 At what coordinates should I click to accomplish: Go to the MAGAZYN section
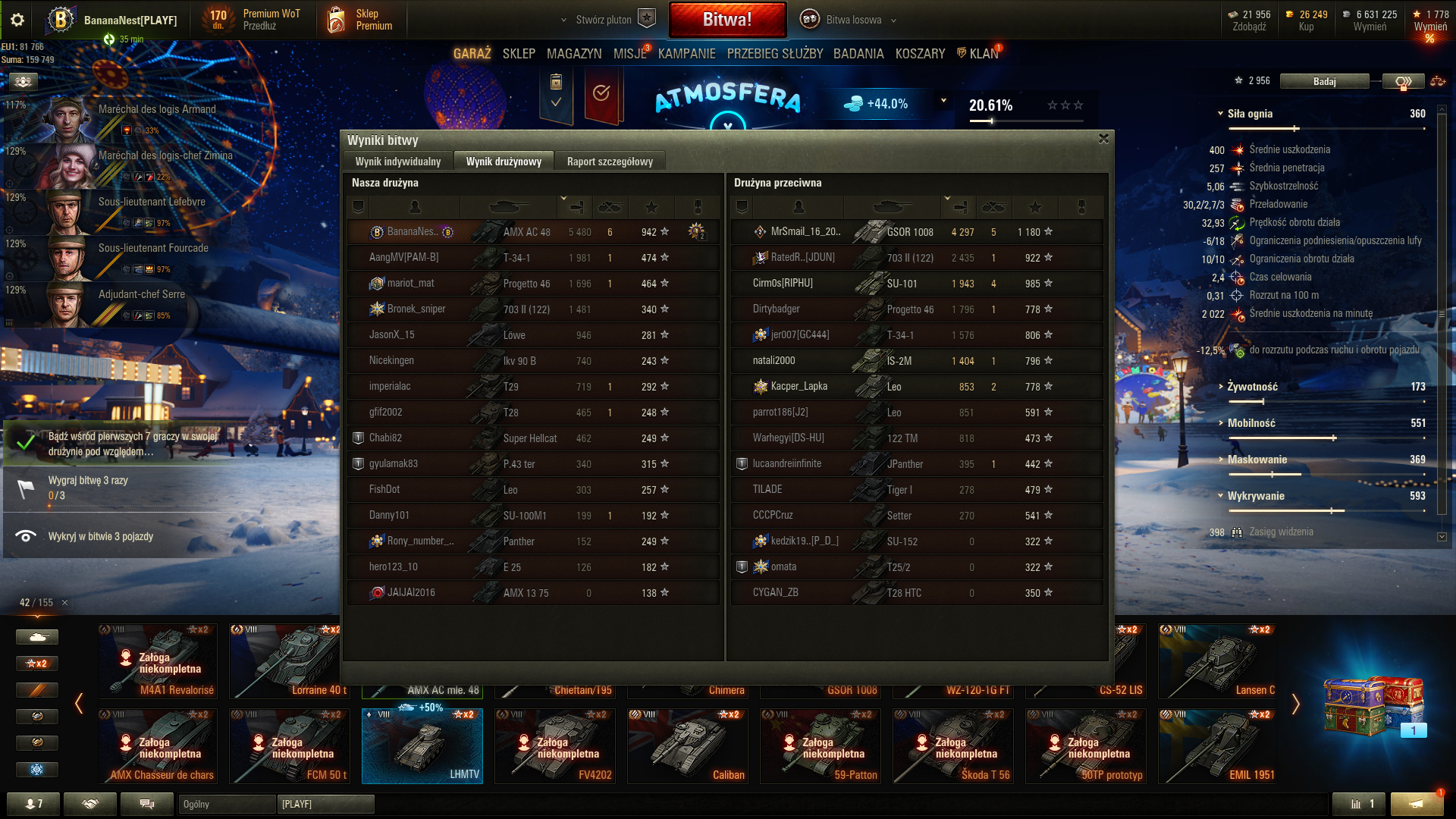pyautogui.click(x=574, y=54)
